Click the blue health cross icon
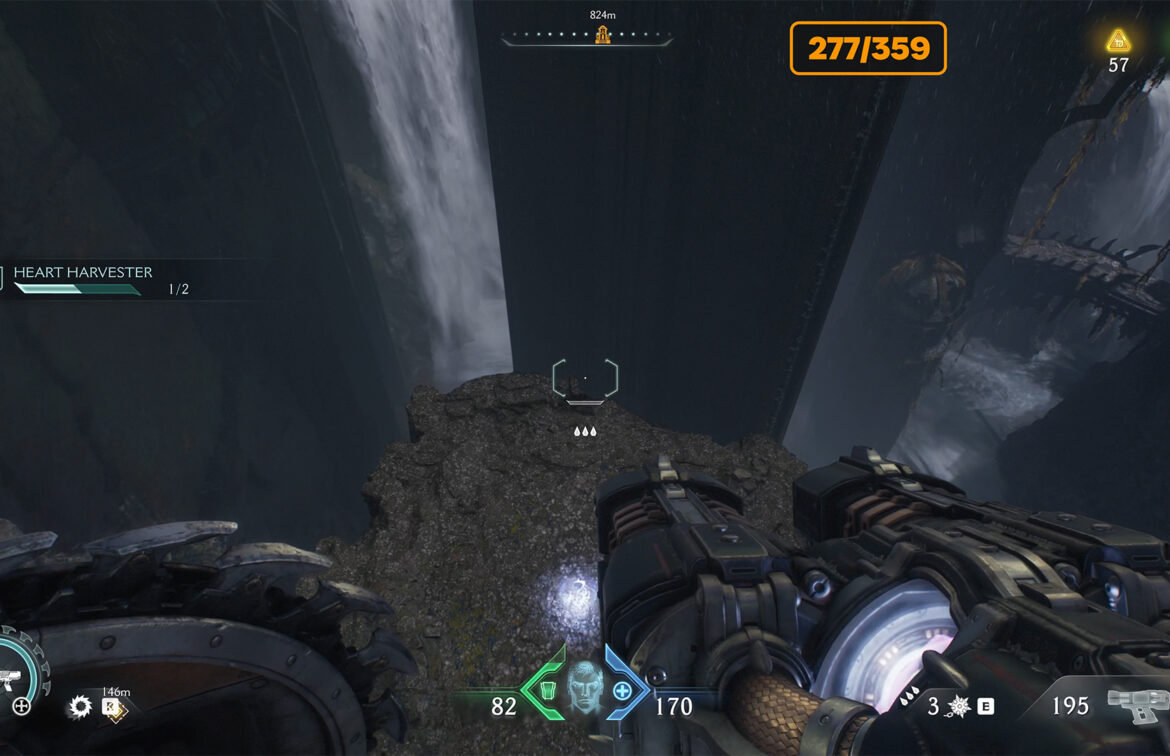Screen dimensions: 1170x756 click(623, 691)
